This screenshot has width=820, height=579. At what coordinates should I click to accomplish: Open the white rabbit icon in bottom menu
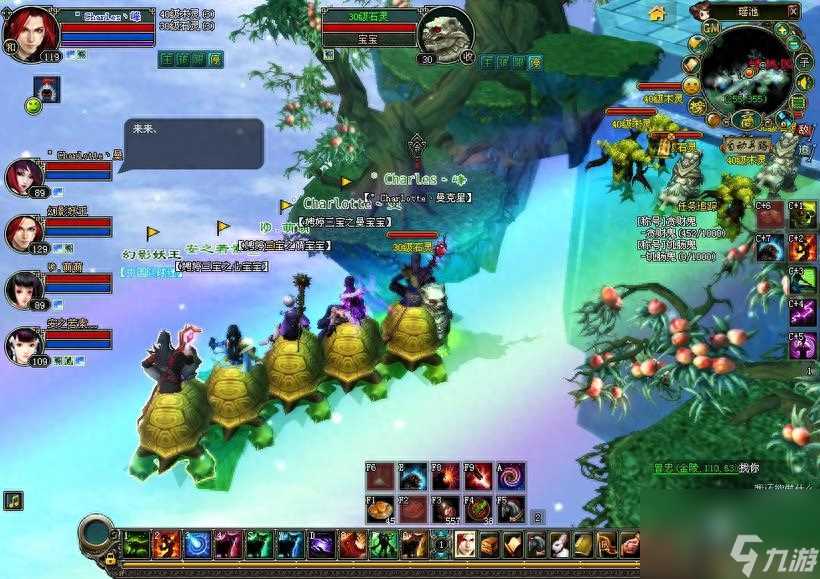(x=559, y=545)
